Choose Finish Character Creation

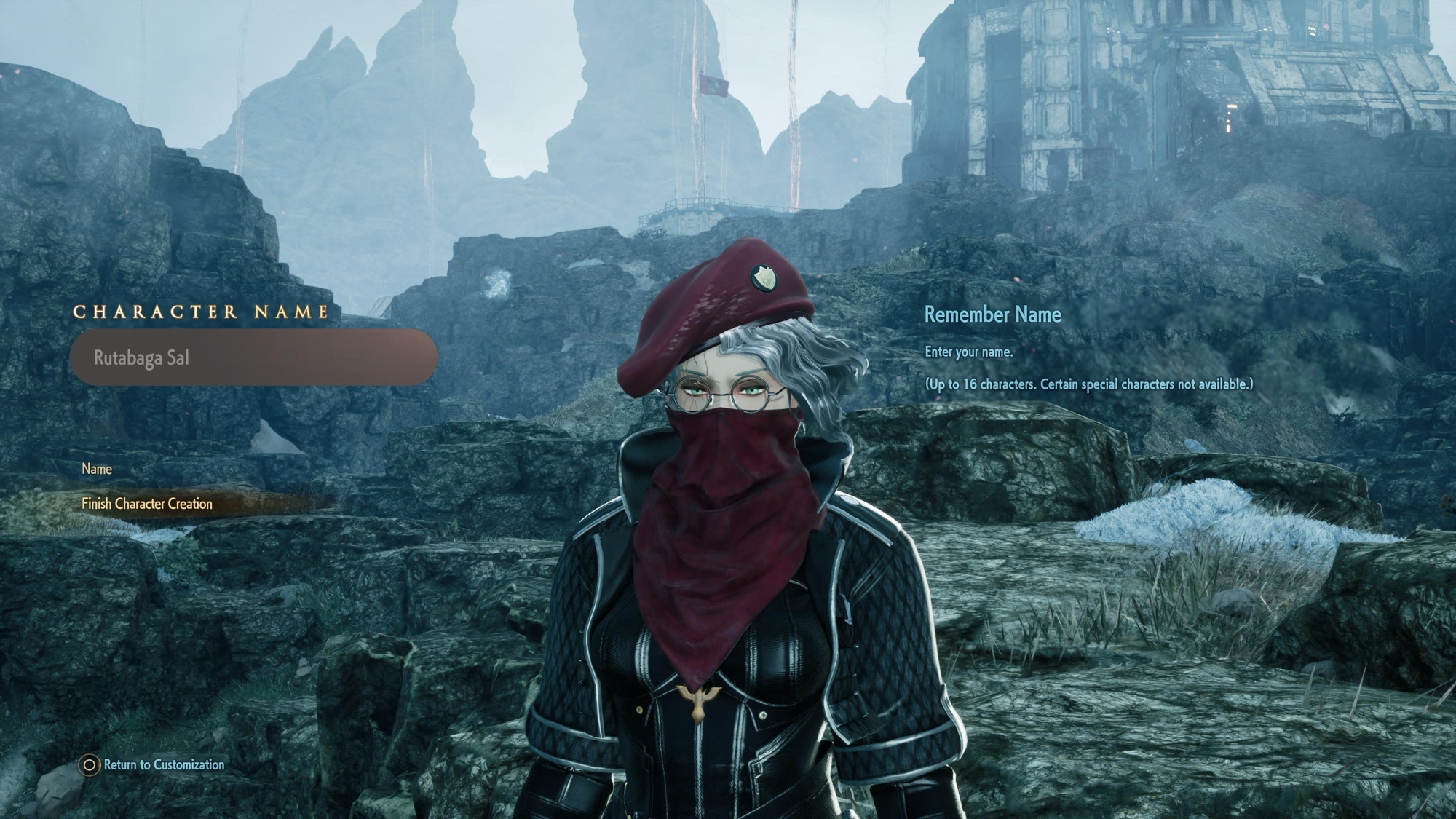click(x=147, y=504)
